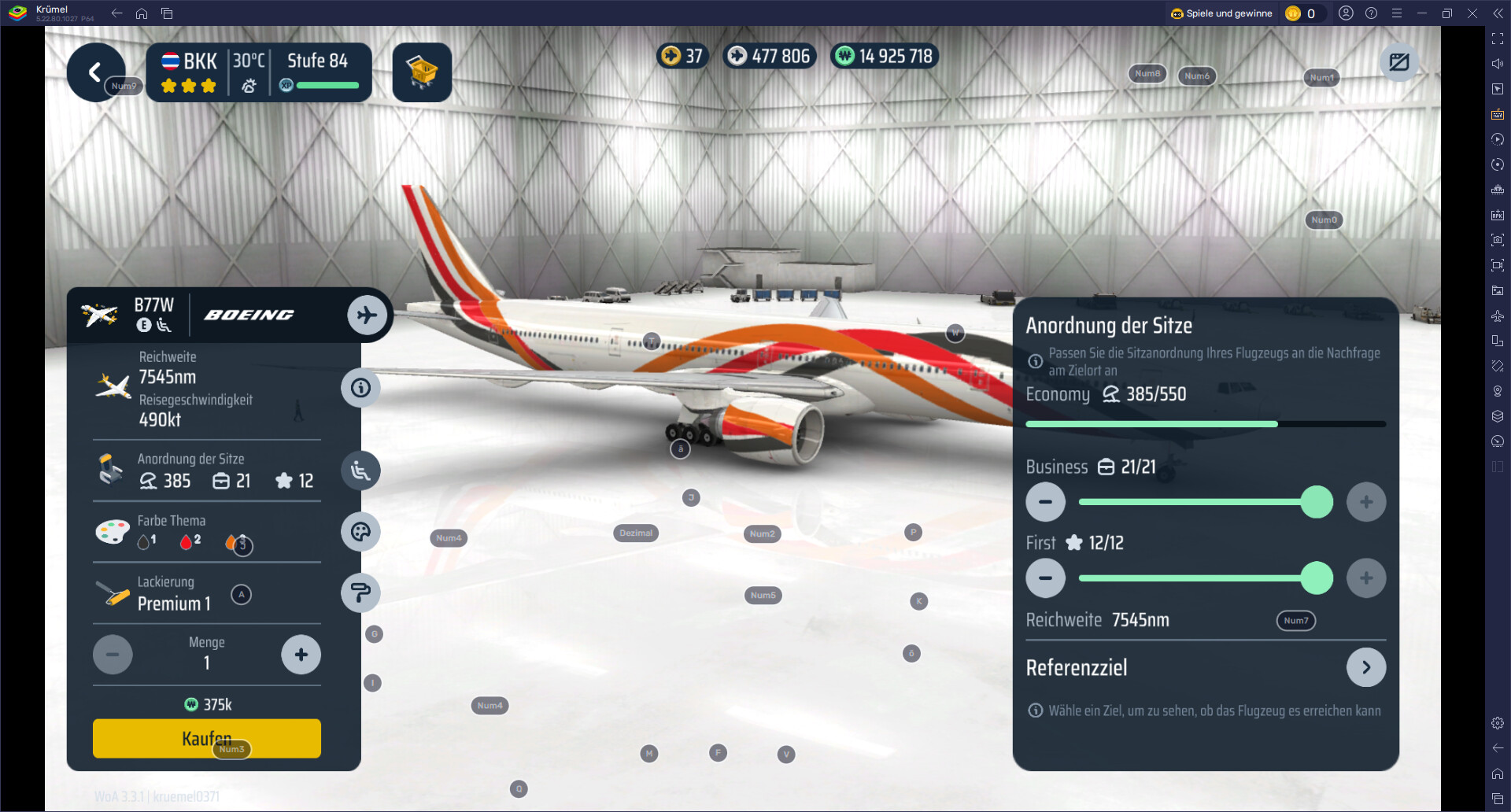1511x812 pixels.
Task: Open the paint roller livery button
Action: click(x=360, y=593)
